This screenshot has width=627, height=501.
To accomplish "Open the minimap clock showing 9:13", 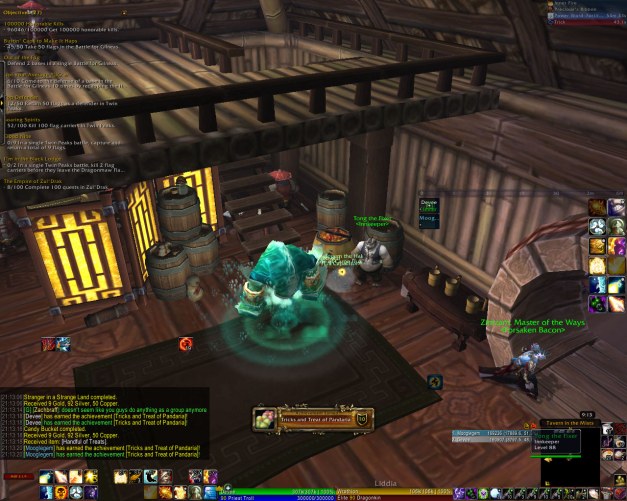I will (587, 414).
